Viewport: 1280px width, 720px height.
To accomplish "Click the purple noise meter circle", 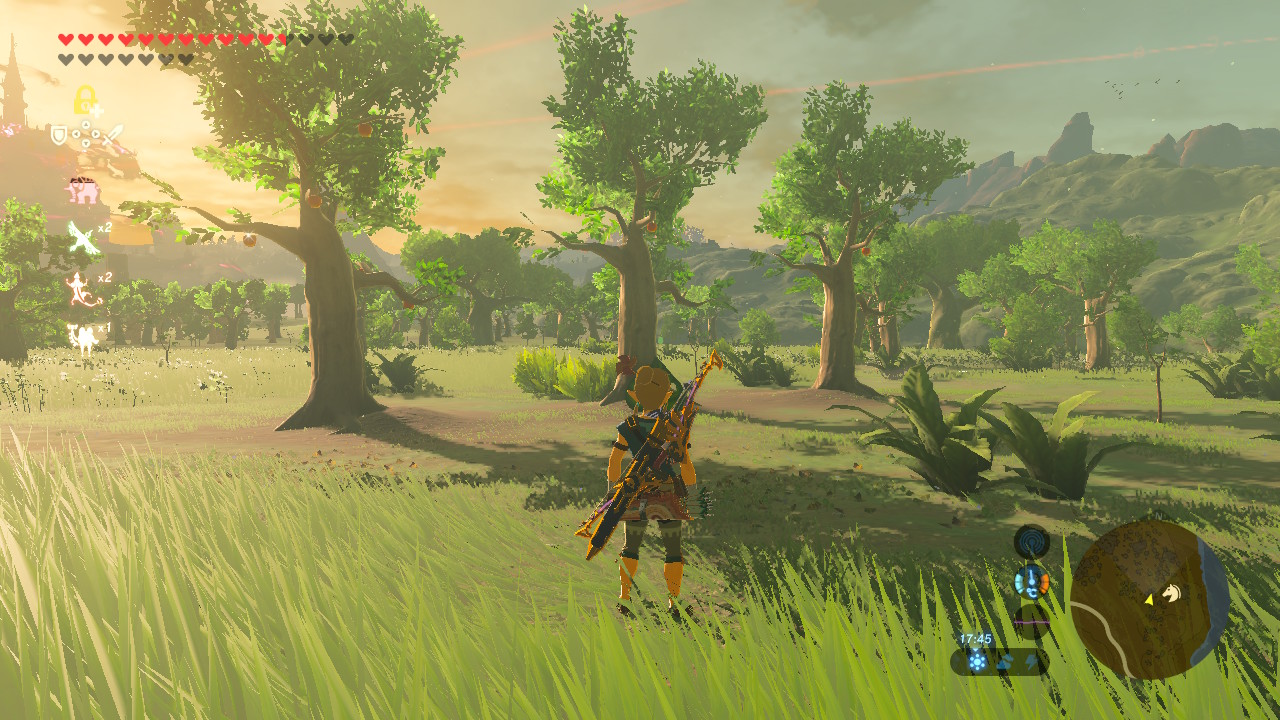I will pyautogui.click(x=1031, y=621).
